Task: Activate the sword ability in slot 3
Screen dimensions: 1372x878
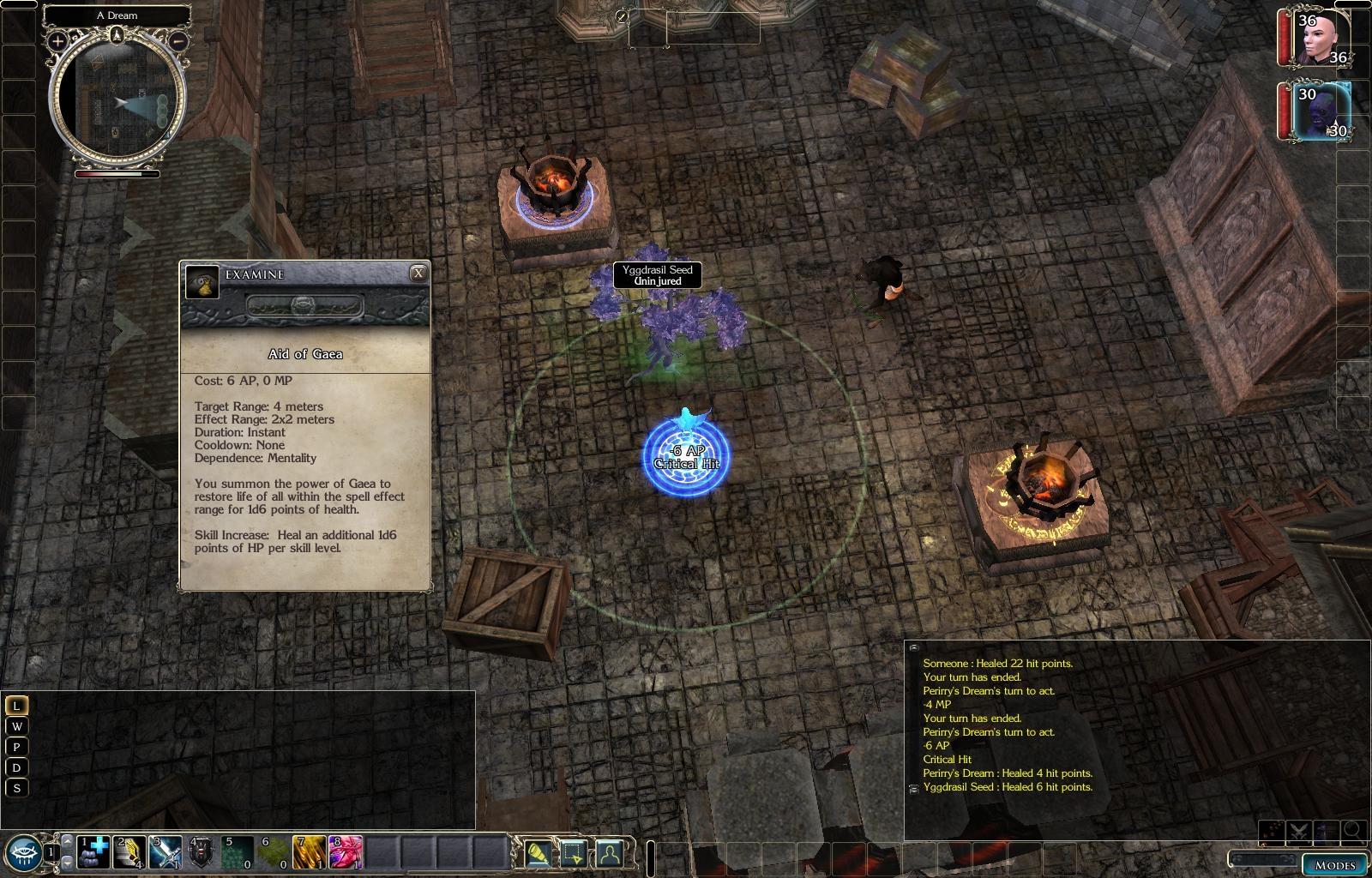Action: 166,851
